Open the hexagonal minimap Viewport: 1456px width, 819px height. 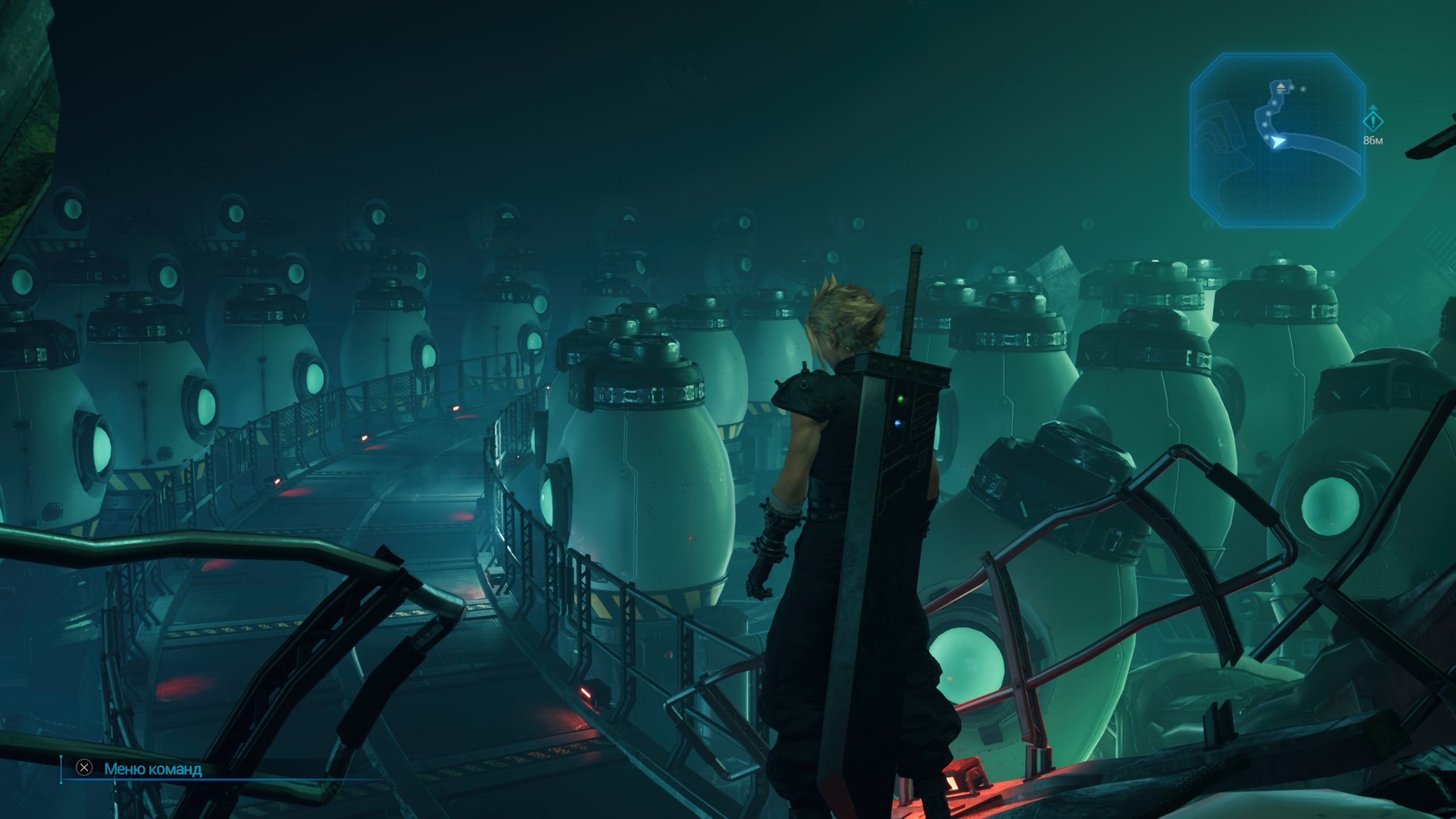point(1277,141)
